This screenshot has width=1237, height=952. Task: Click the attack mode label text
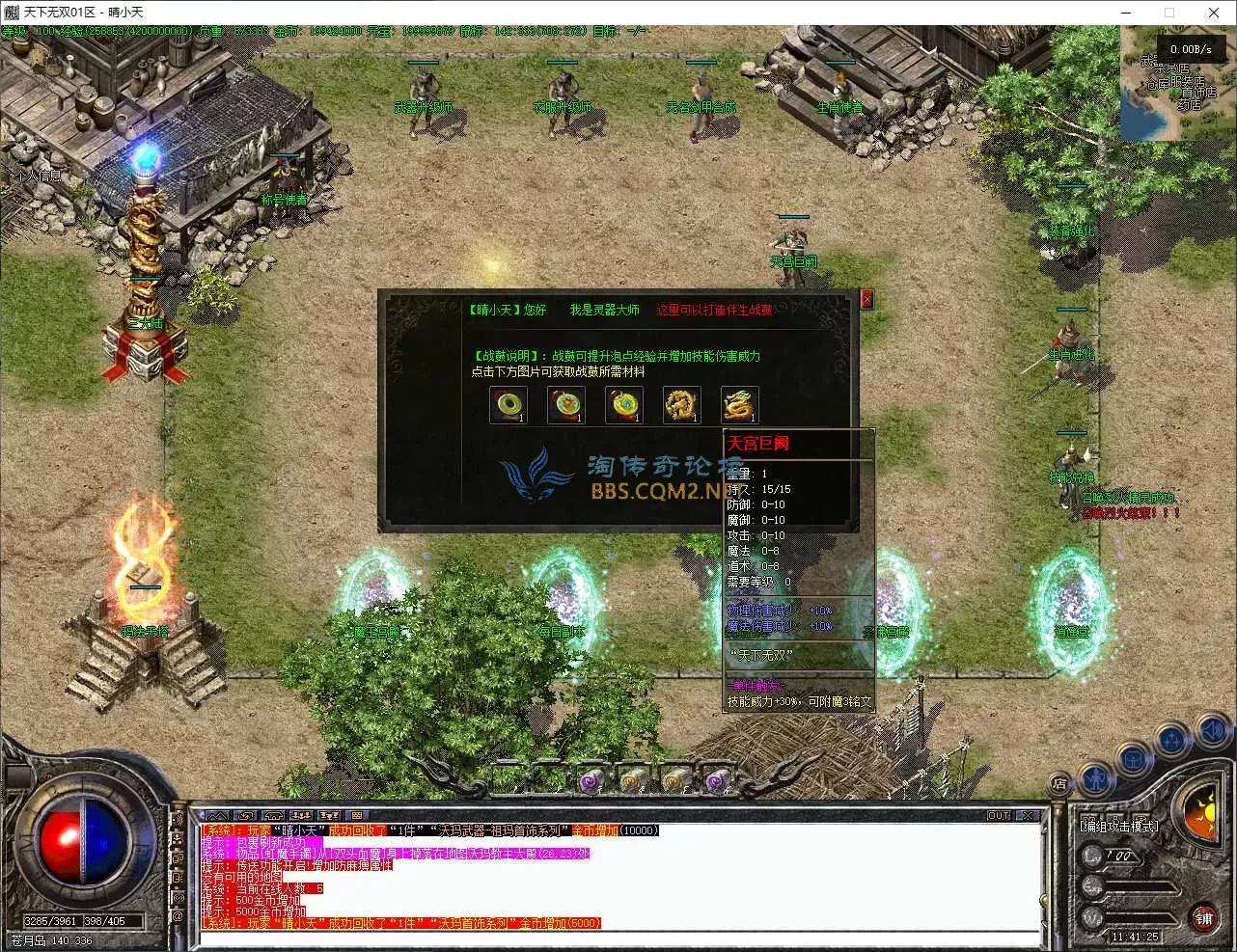click(x=1119, y=827)
